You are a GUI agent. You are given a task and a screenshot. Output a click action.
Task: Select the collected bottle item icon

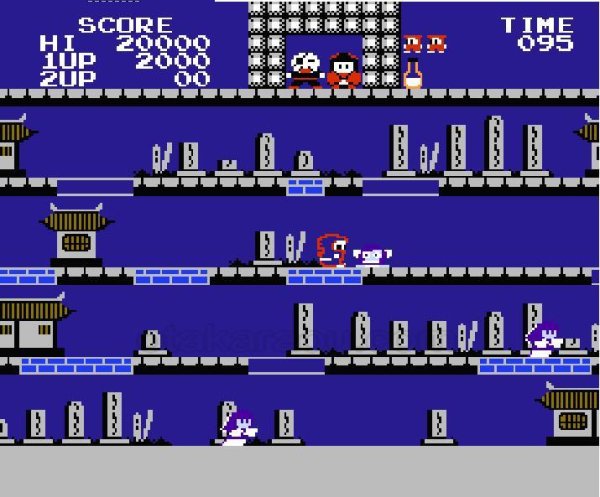[412, 75]
